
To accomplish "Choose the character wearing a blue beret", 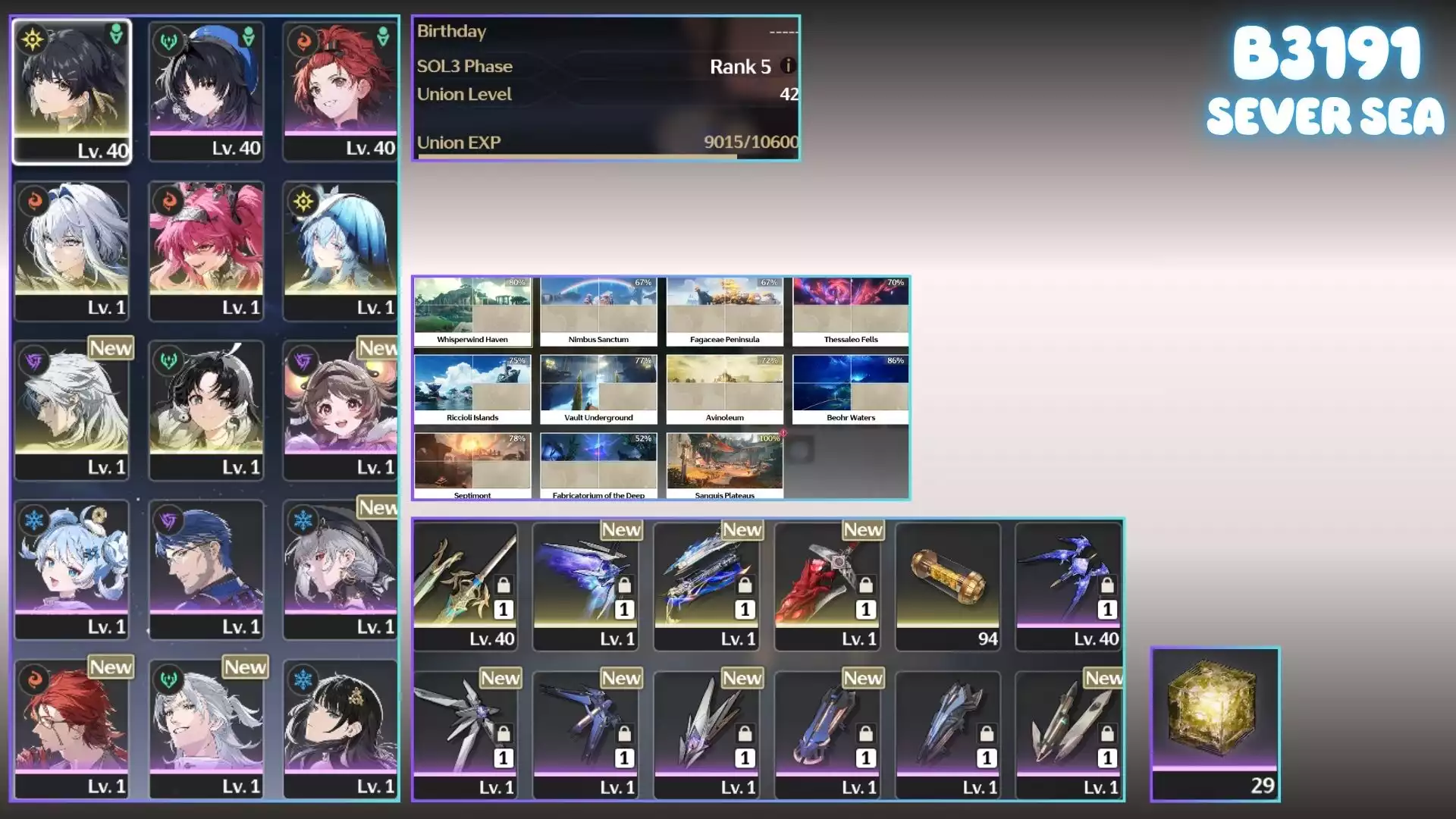I will (206, 91).
